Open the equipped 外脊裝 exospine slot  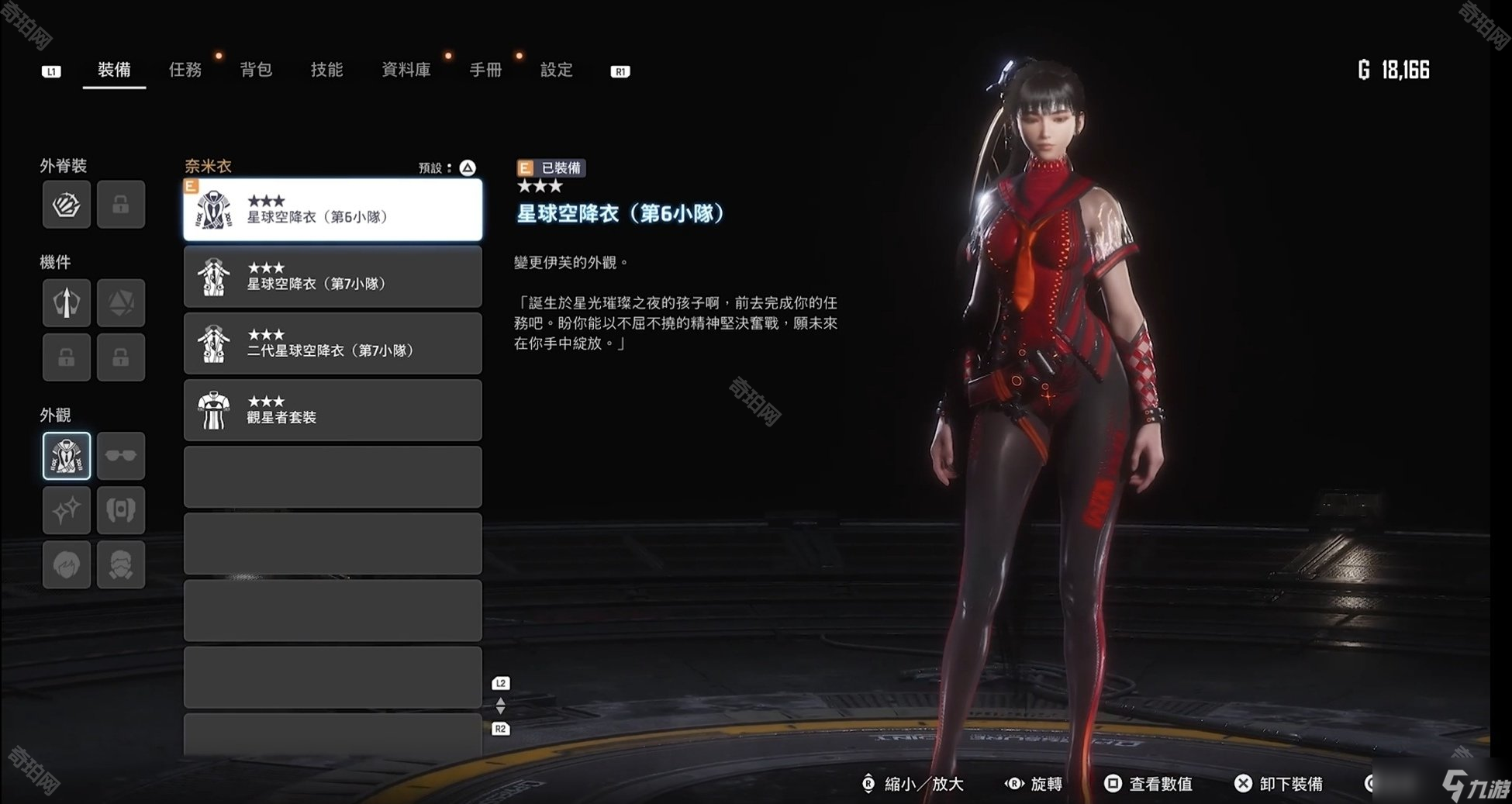[67, 205]
